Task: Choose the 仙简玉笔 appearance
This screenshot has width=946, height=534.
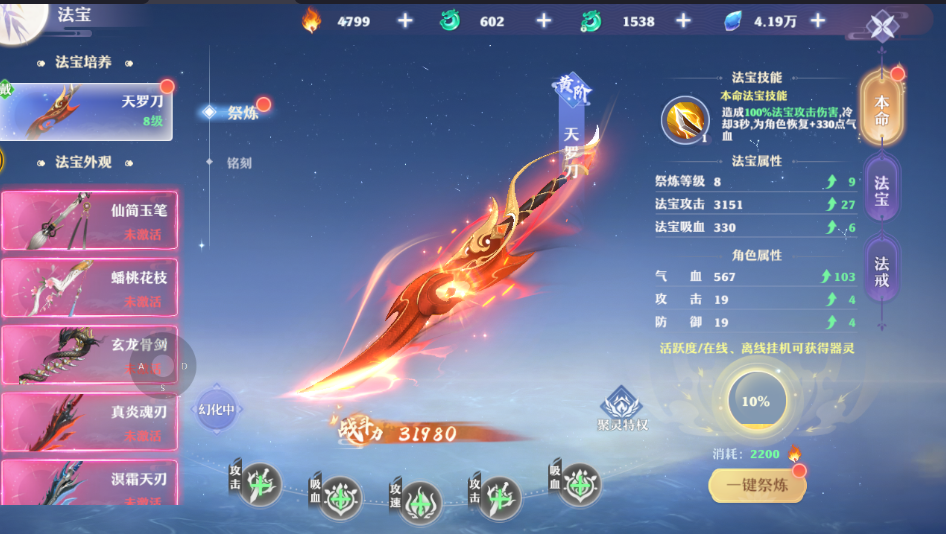Action: pyautogui.click(x=89, y=221)
